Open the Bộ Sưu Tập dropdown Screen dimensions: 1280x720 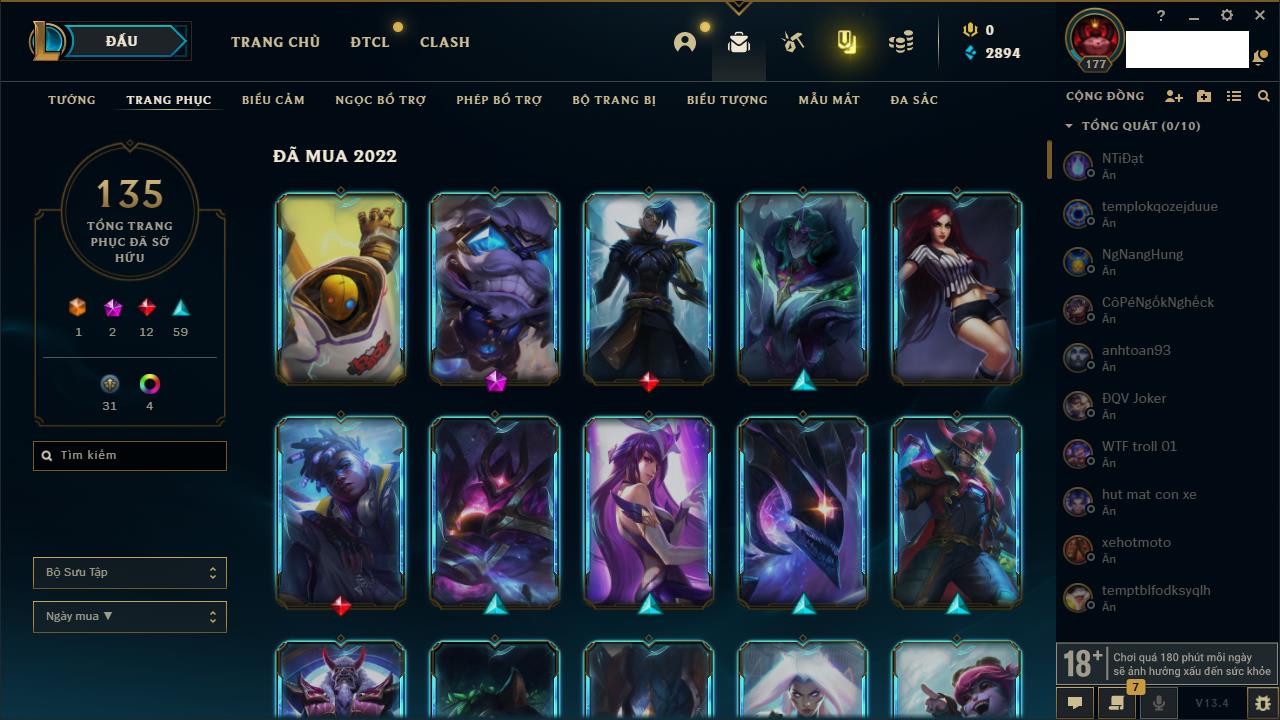point(130,573)
